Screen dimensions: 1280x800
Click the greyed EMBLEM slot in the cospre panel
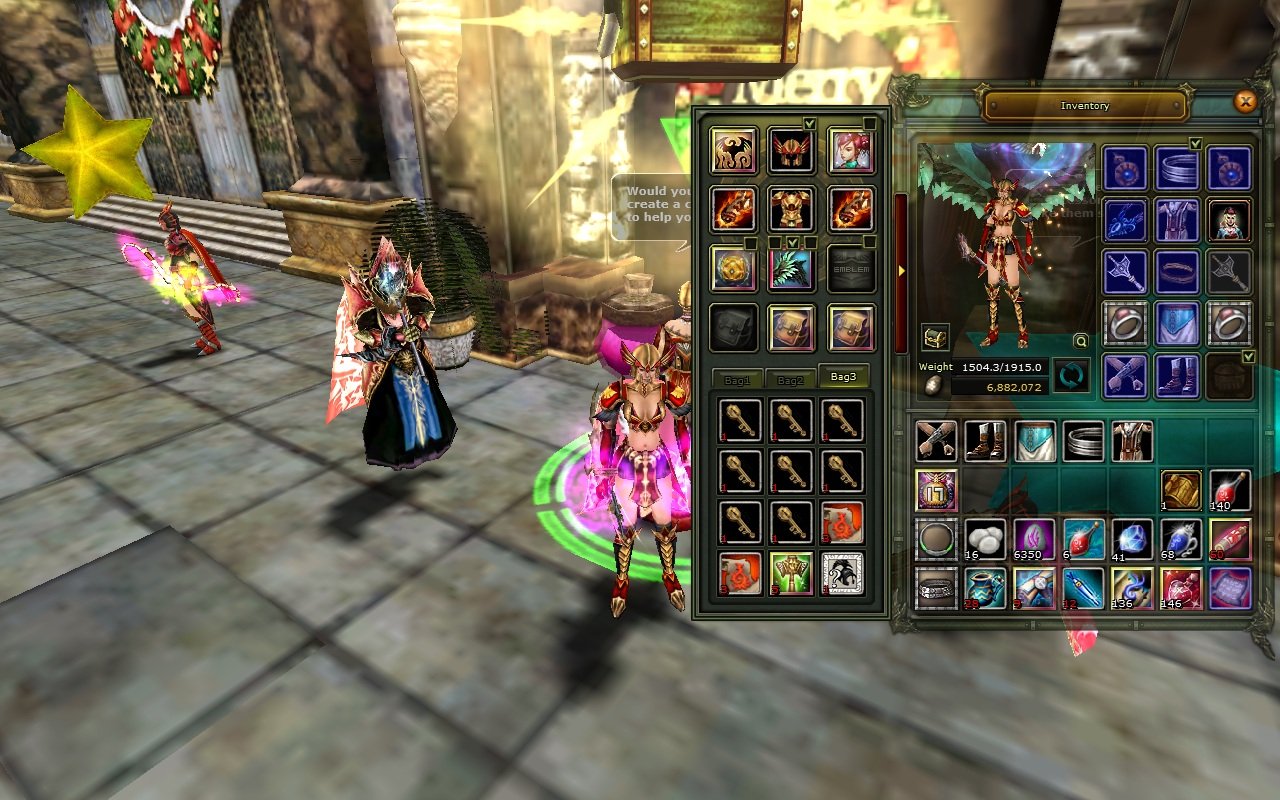852,268
